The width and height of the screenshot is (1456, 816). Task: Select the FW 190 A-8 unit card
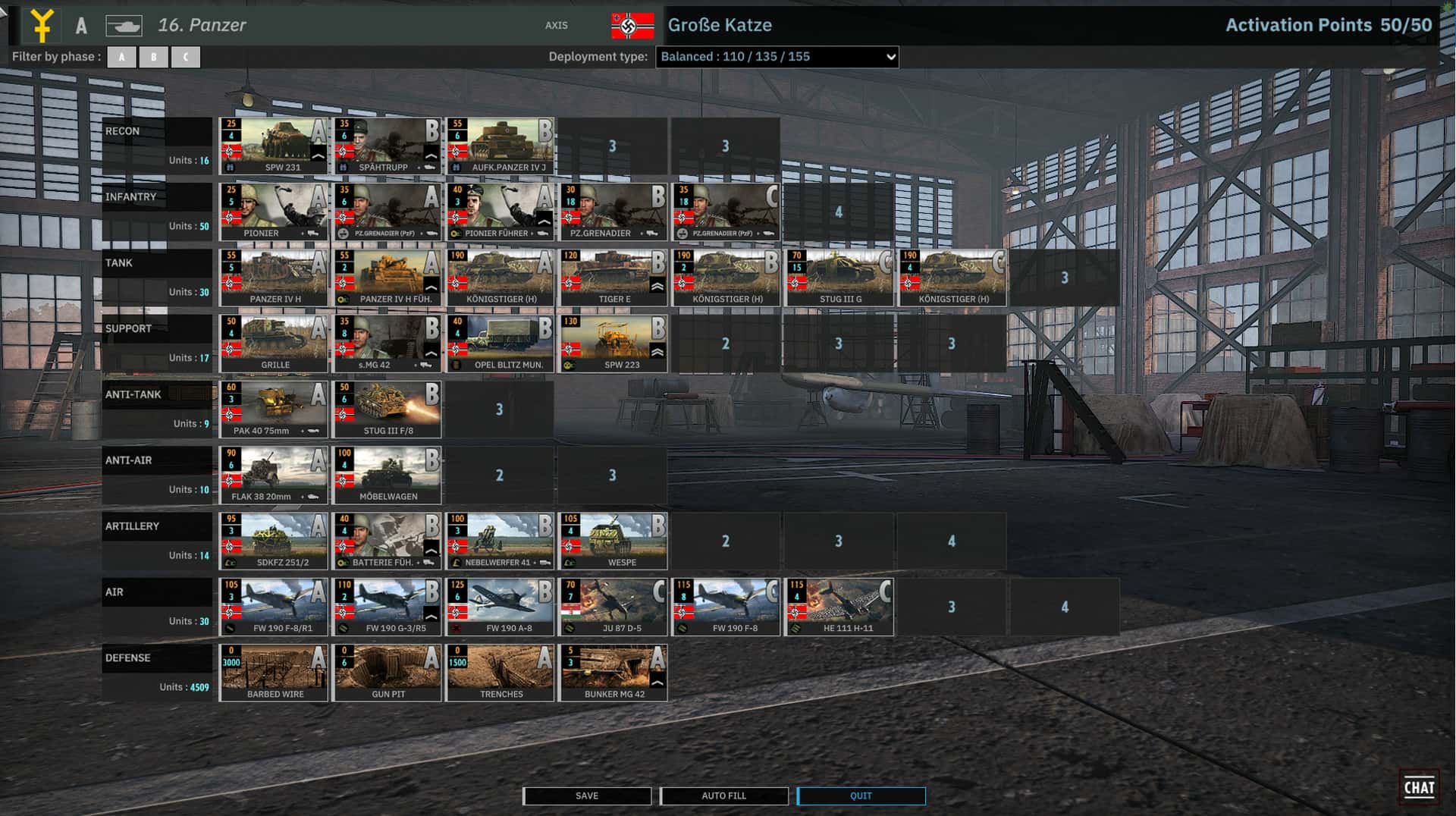(500, 603)
